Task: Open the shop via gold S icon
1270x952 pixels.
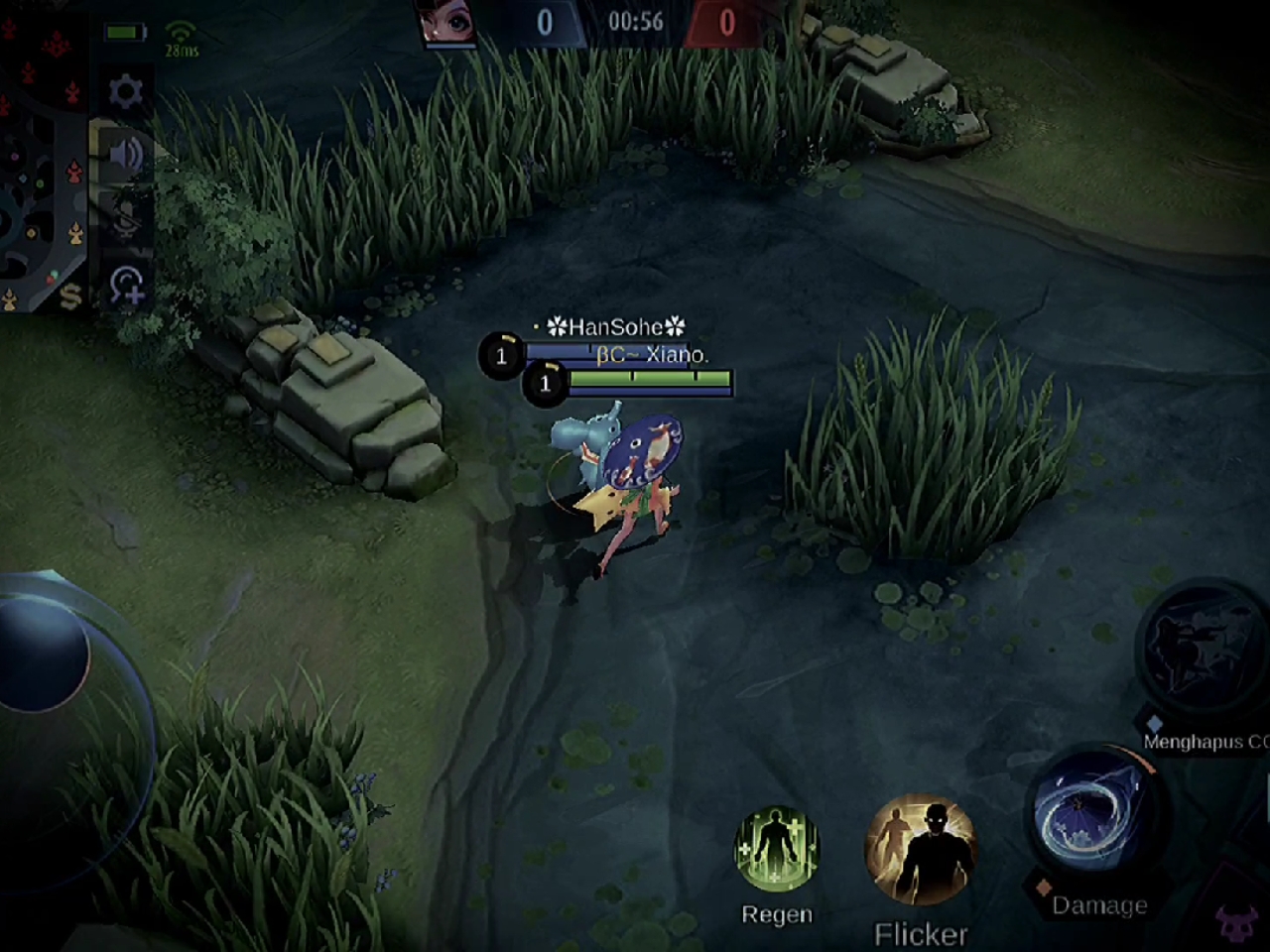Action: click(70, 297)
